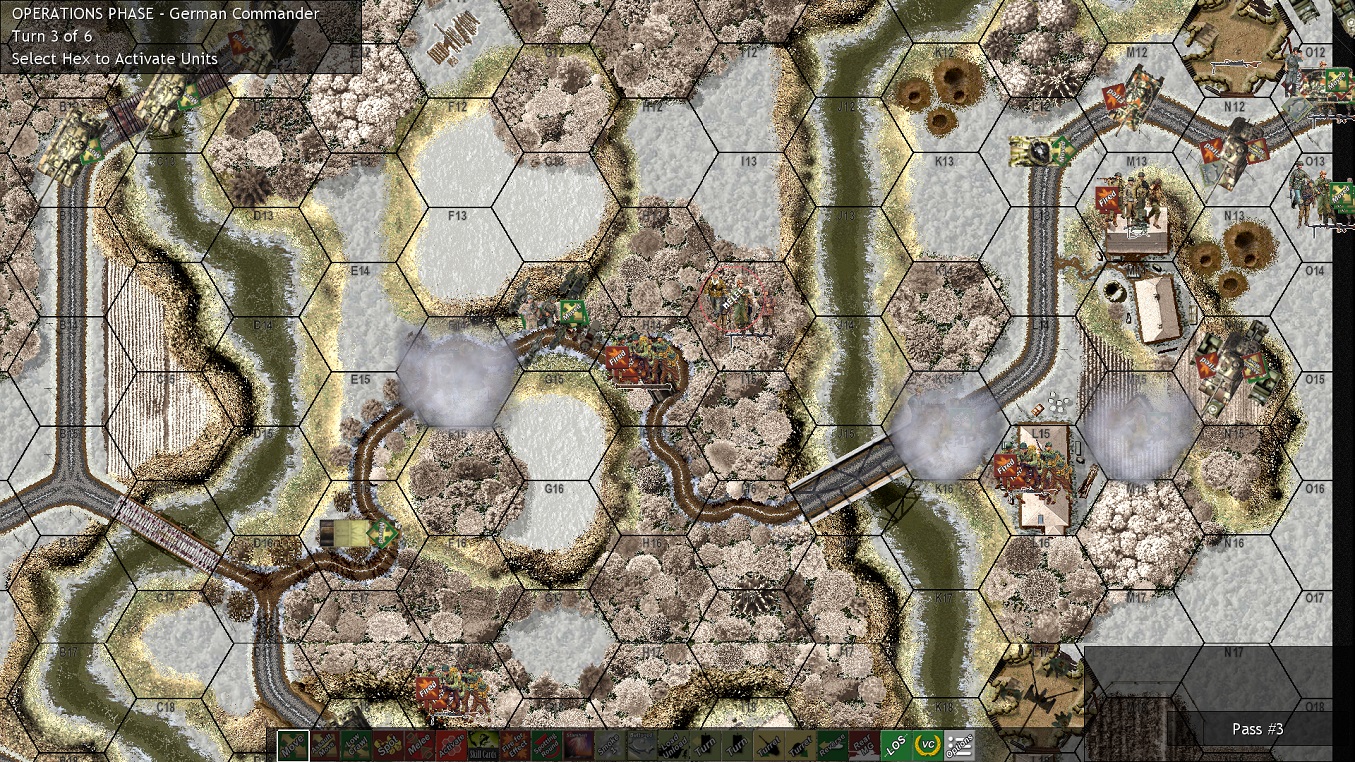Select the Move command icon
The width and height of the screenshot is (1355, 762).
[293, 744]
